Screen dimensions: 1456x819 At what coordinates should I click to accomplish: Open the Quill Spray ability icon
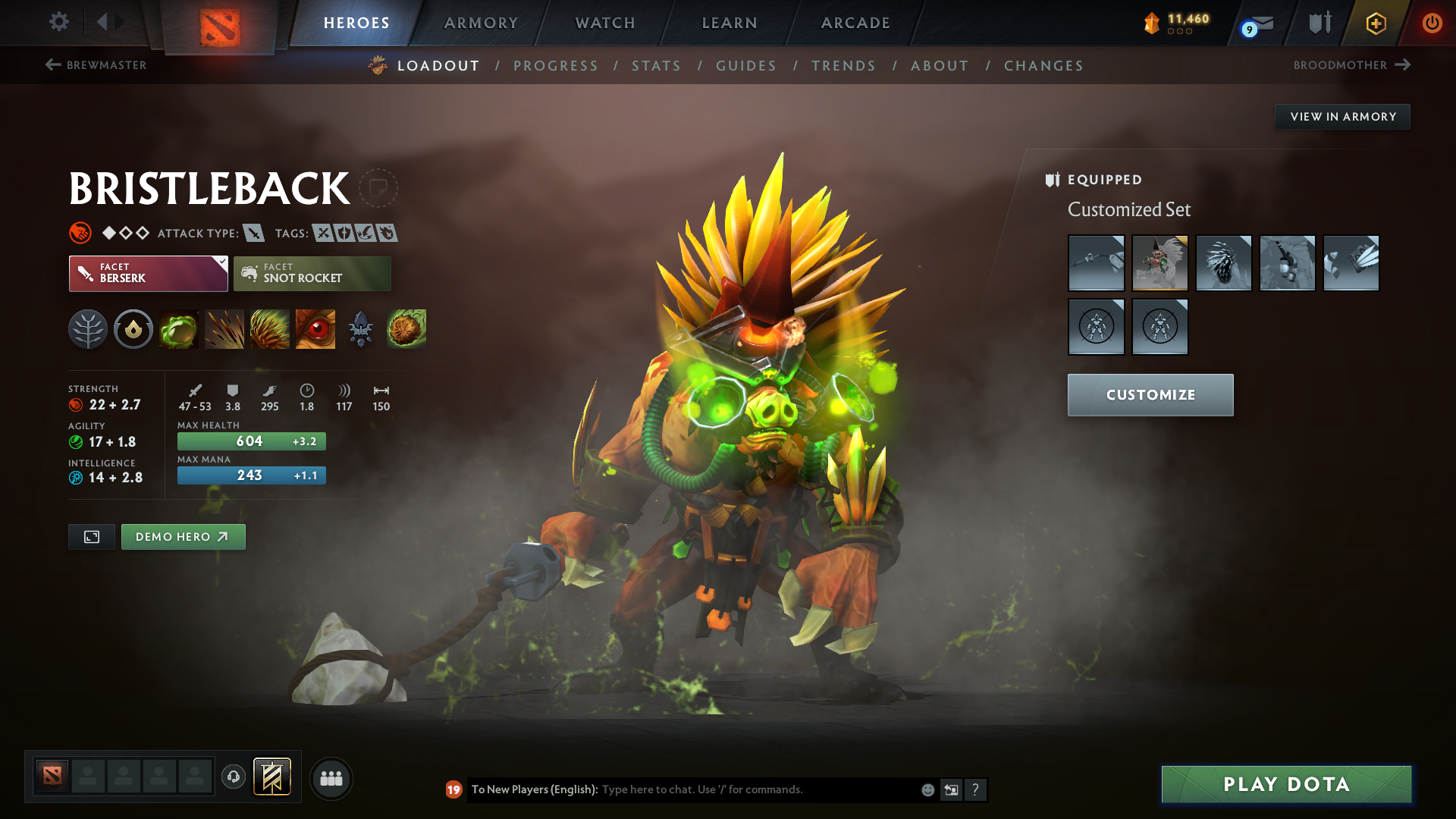click(224, 329)
